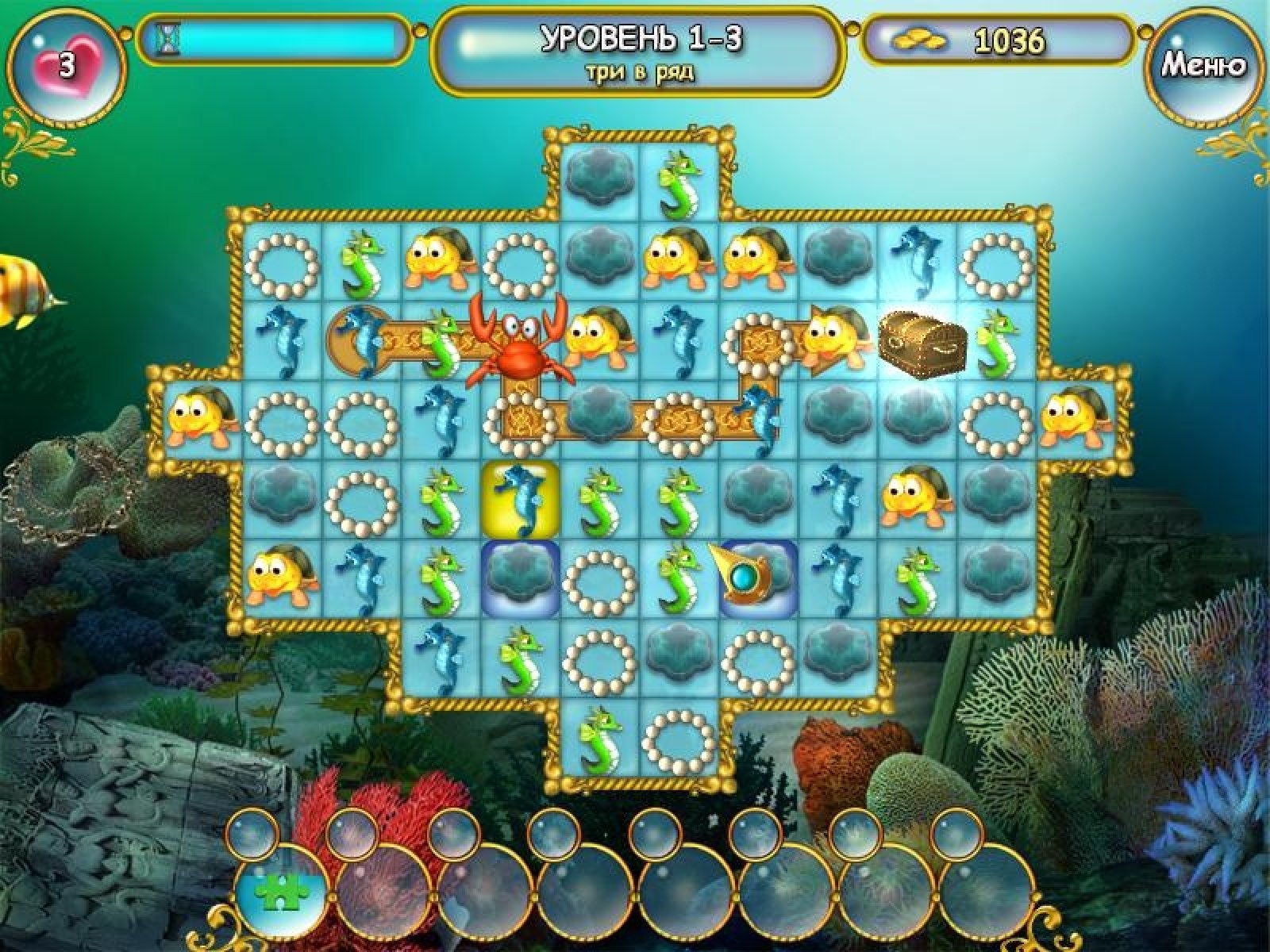This screenshot has width=1270, height=952.
Task: Open the Меню button
Action: (1203, 65)
